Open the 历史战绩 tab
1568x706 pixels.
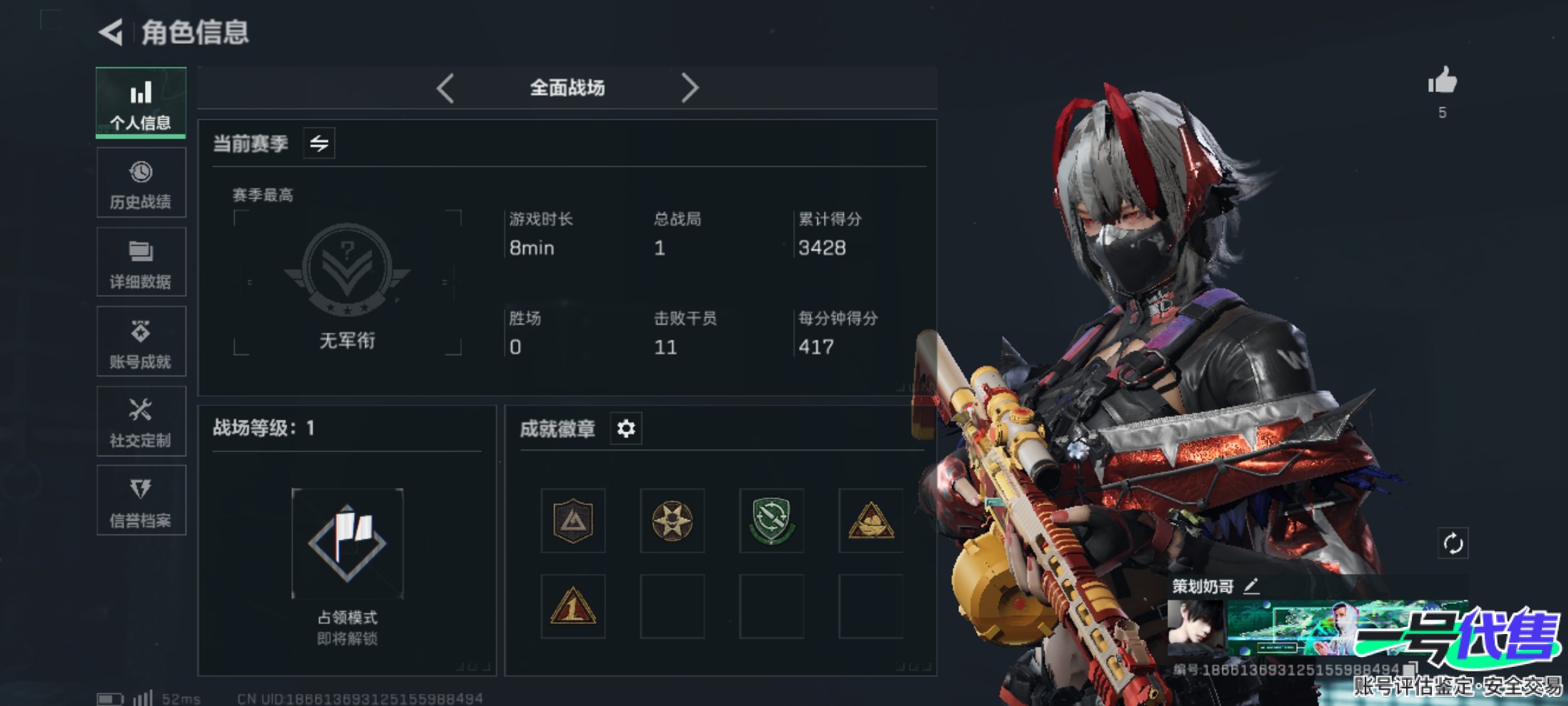click(x=141, y=183)
